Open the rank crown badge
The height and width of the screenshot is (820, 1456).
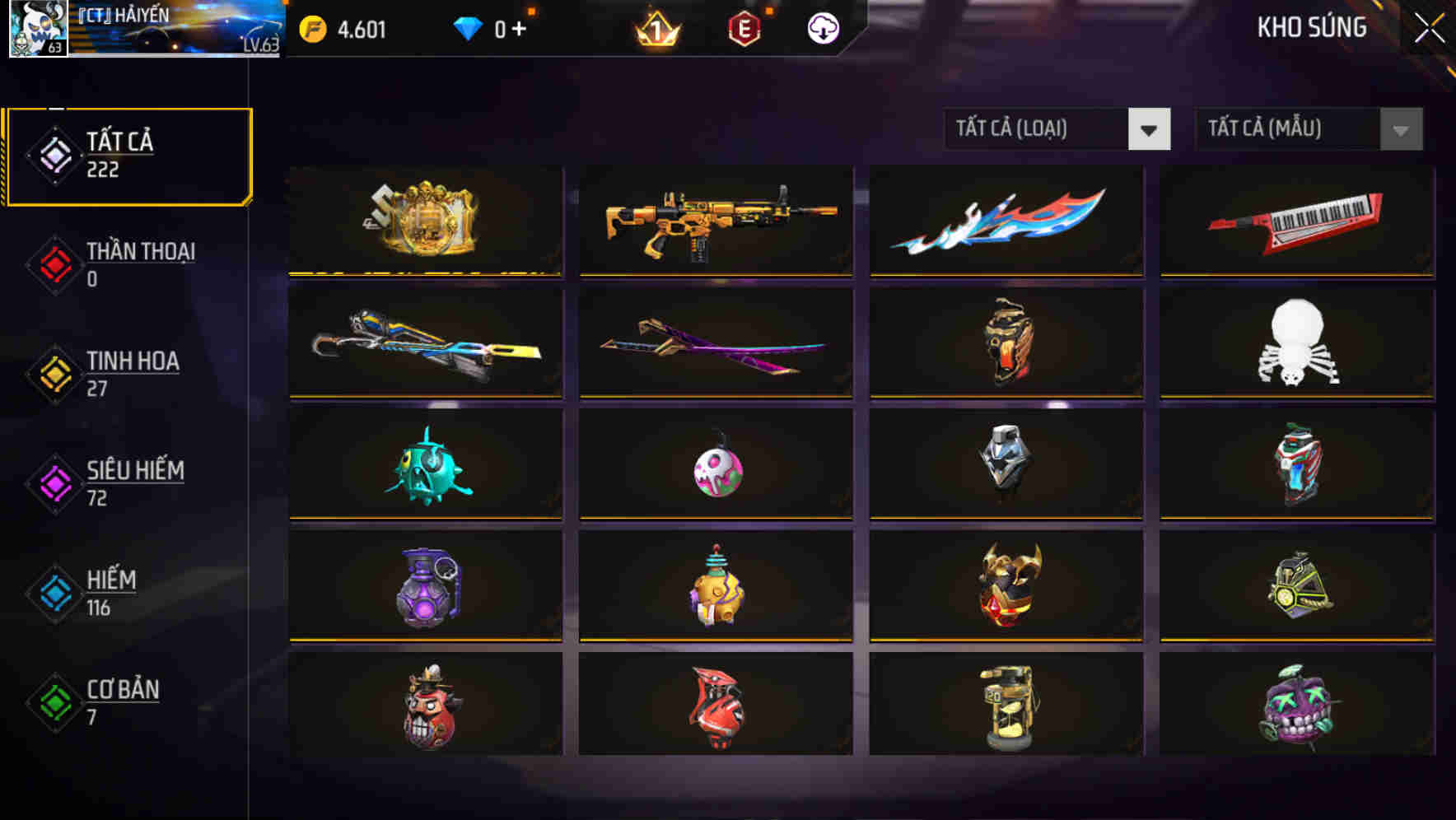point(655,27)
